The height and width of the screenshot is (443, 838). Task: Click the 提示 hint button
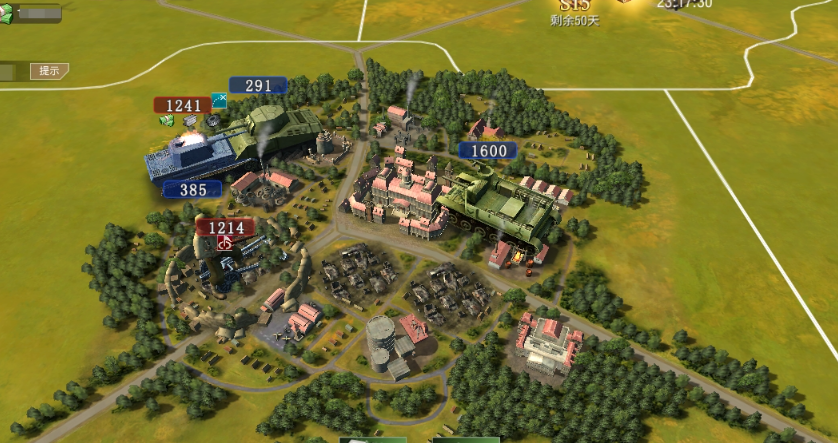point(48,71)
